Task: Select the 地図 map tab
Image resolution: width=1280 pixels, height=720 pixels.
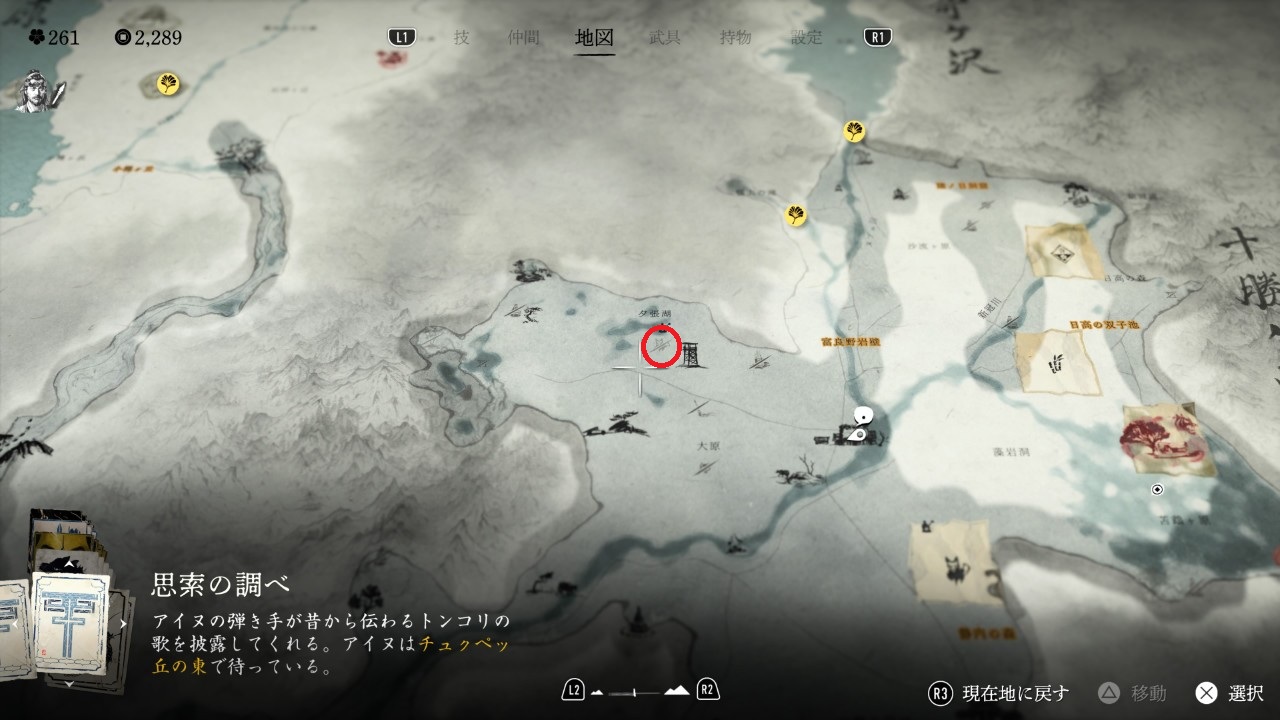Action: point(594,38)
